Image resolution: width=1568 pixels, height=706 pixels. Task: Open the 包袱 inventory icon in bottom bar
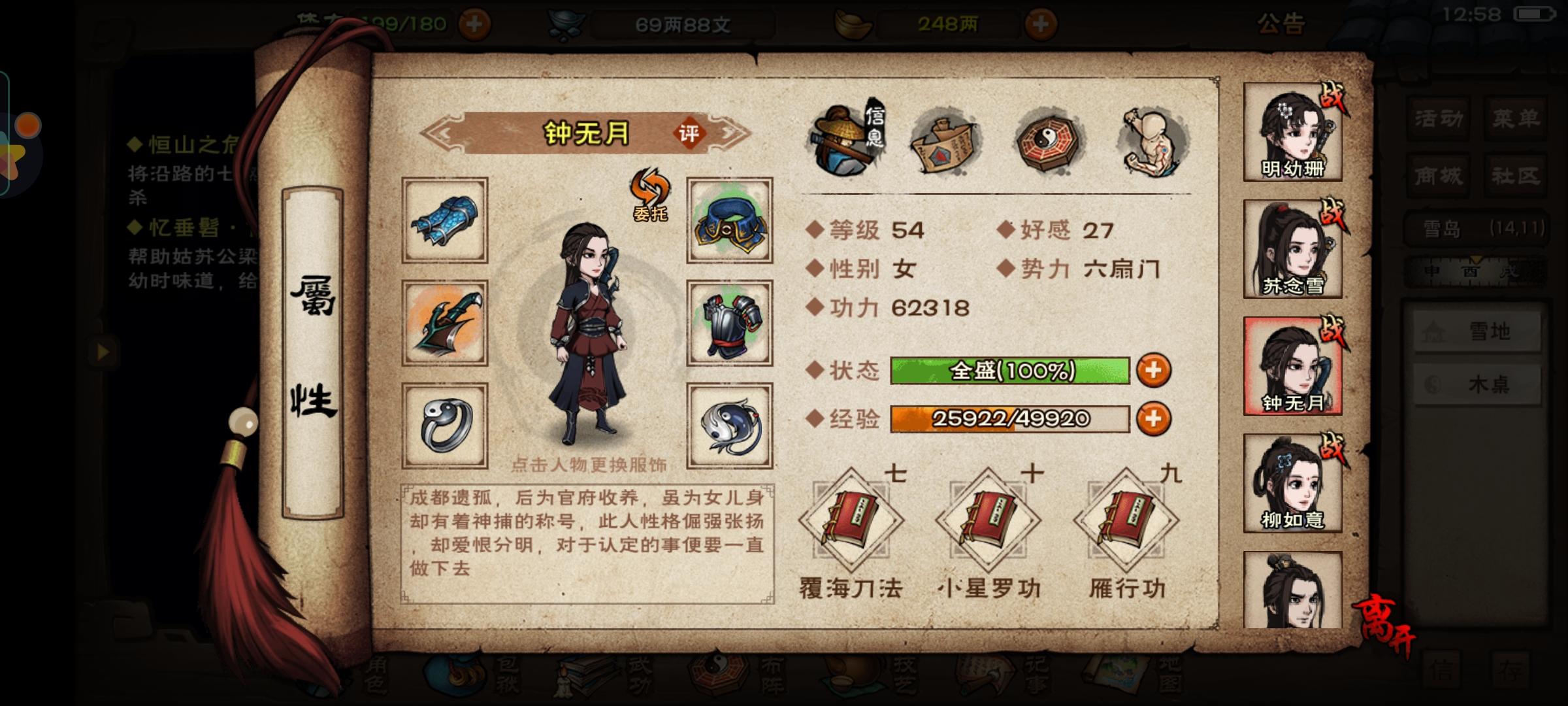tap(452, 675)
